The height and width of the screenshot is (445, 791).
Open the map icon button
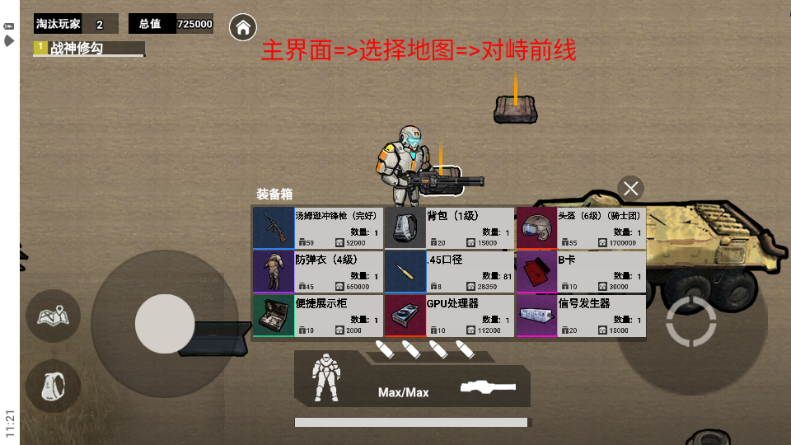52,316
